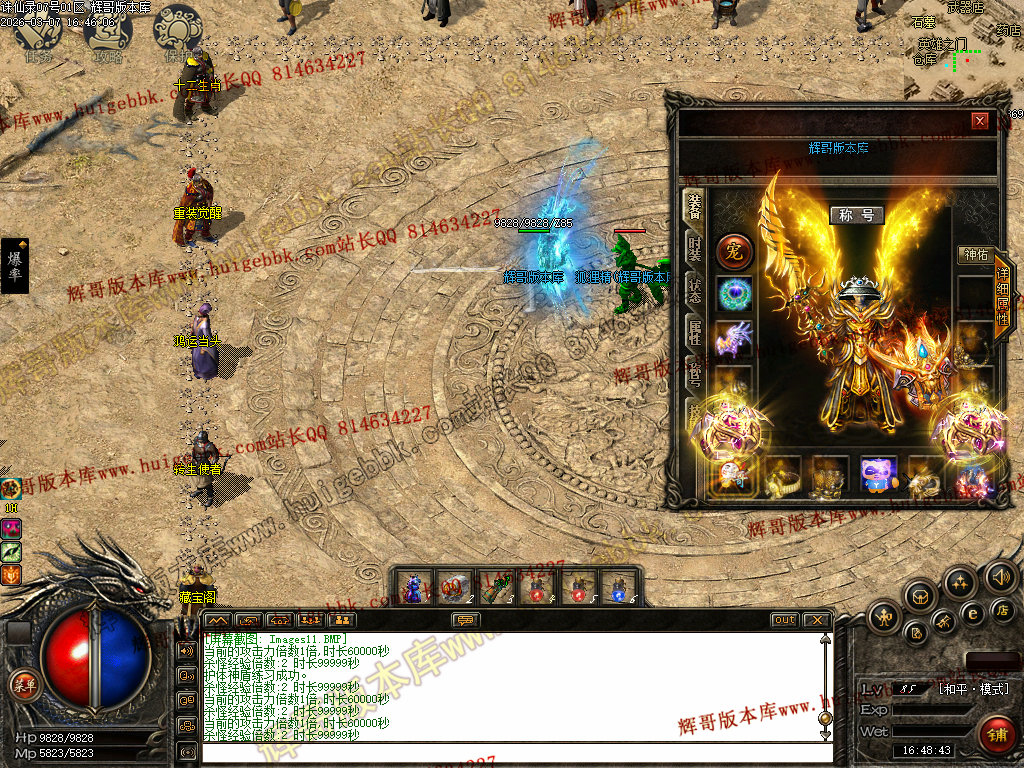Close the character equipment panel
This screenshot has height=768, width=1024.
coord(980,121)
